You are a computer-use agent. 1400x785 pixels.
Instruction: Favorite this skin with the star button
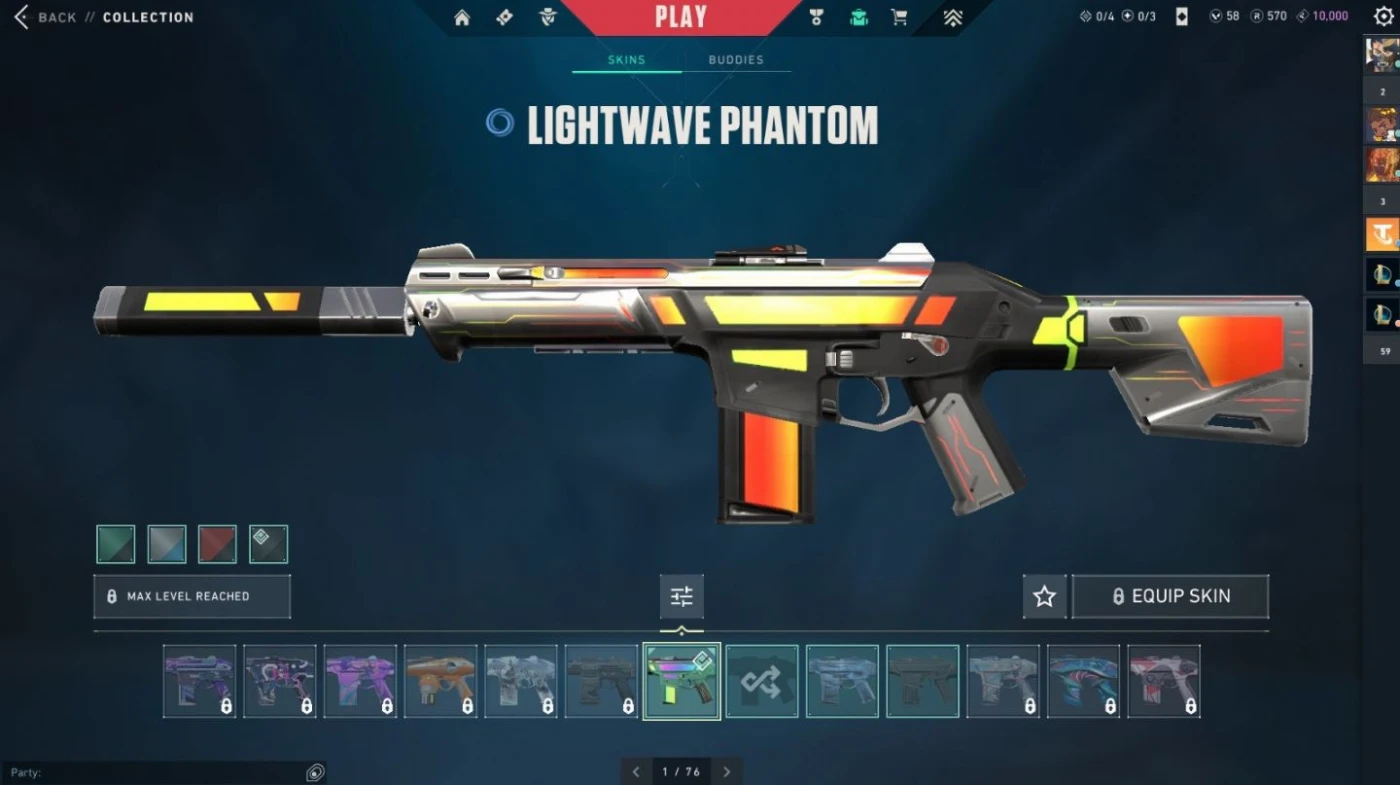tap(1044, 597)
